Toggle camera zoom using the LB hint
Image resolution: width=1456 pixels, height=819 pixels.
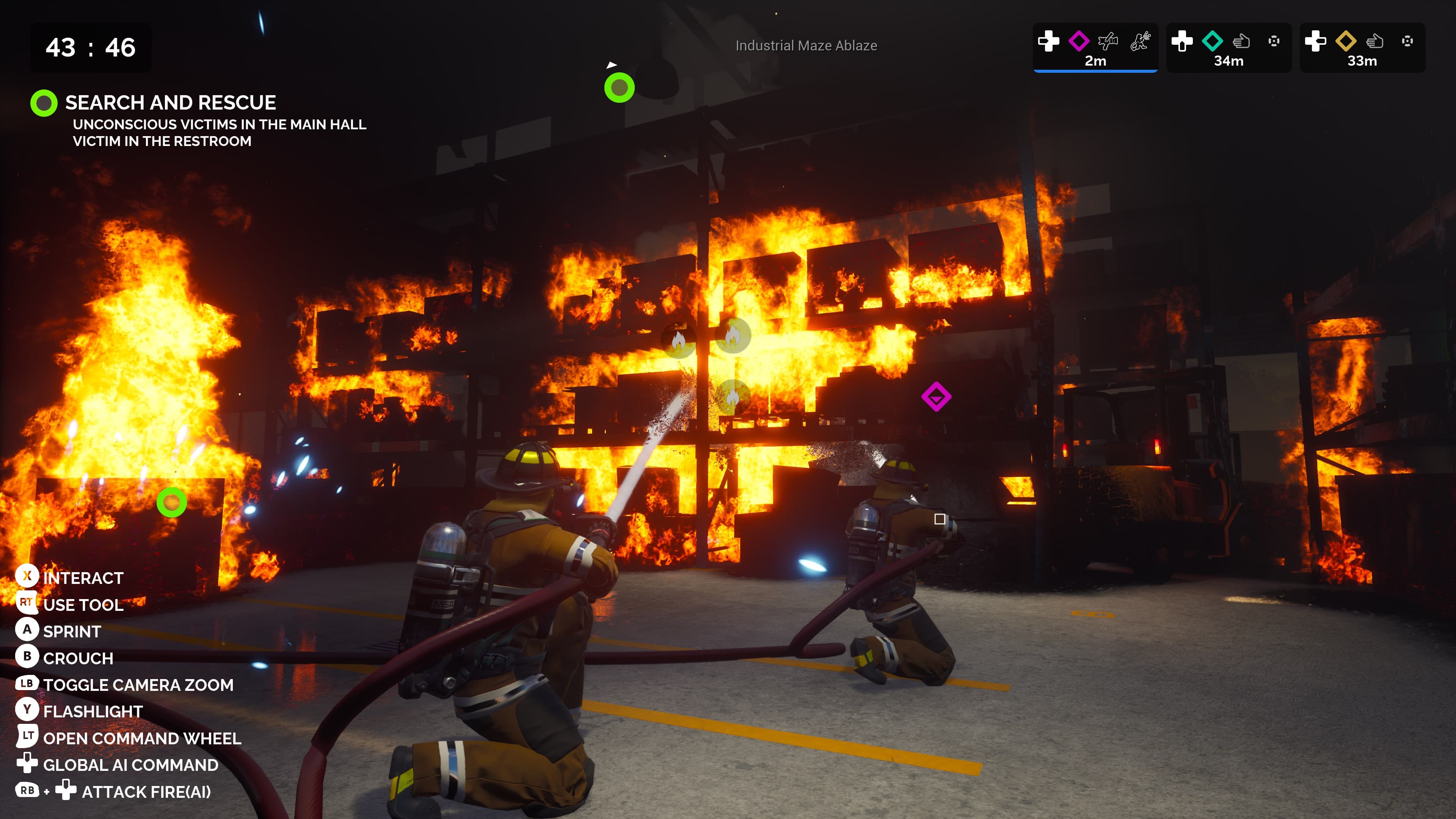(27, 684)
